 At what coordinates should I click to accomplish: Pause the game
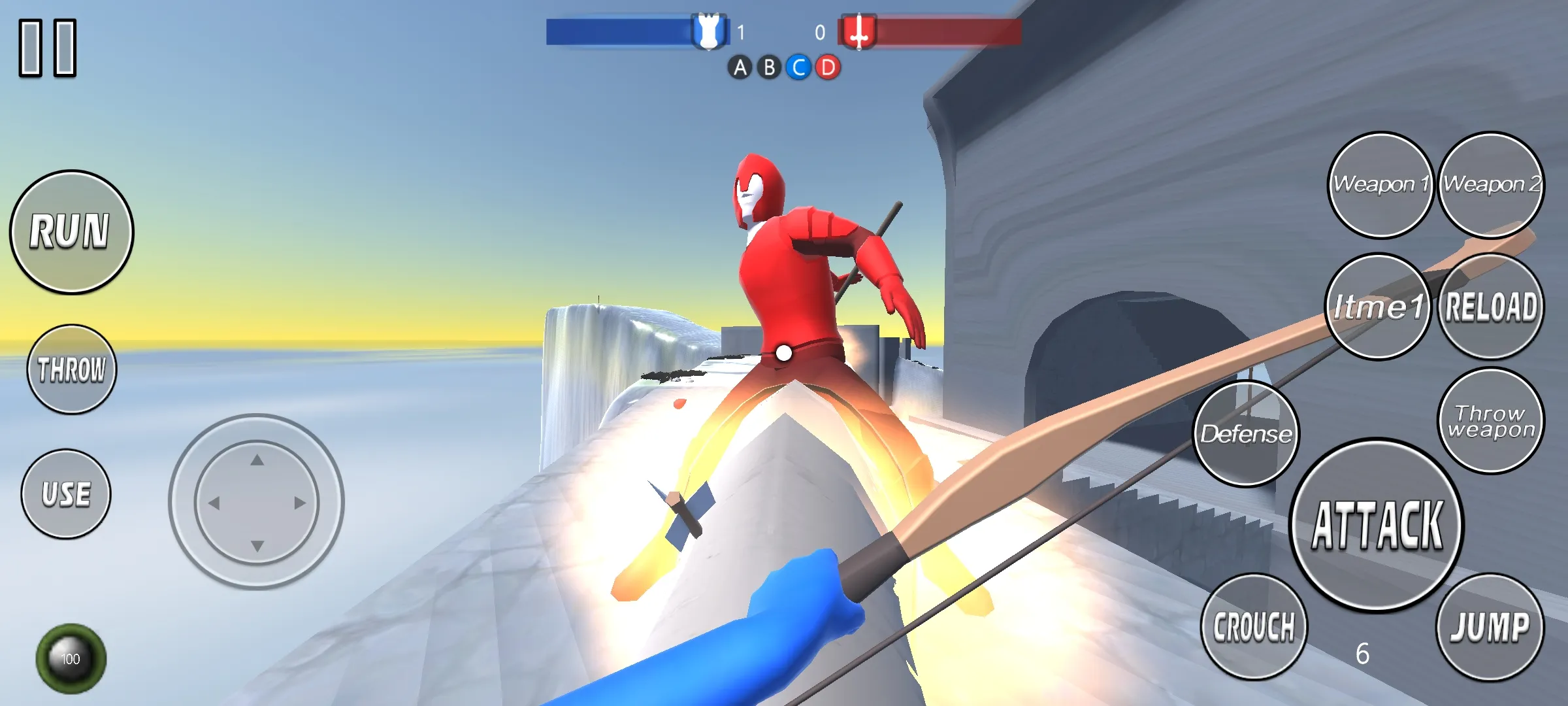coord(48,48)
